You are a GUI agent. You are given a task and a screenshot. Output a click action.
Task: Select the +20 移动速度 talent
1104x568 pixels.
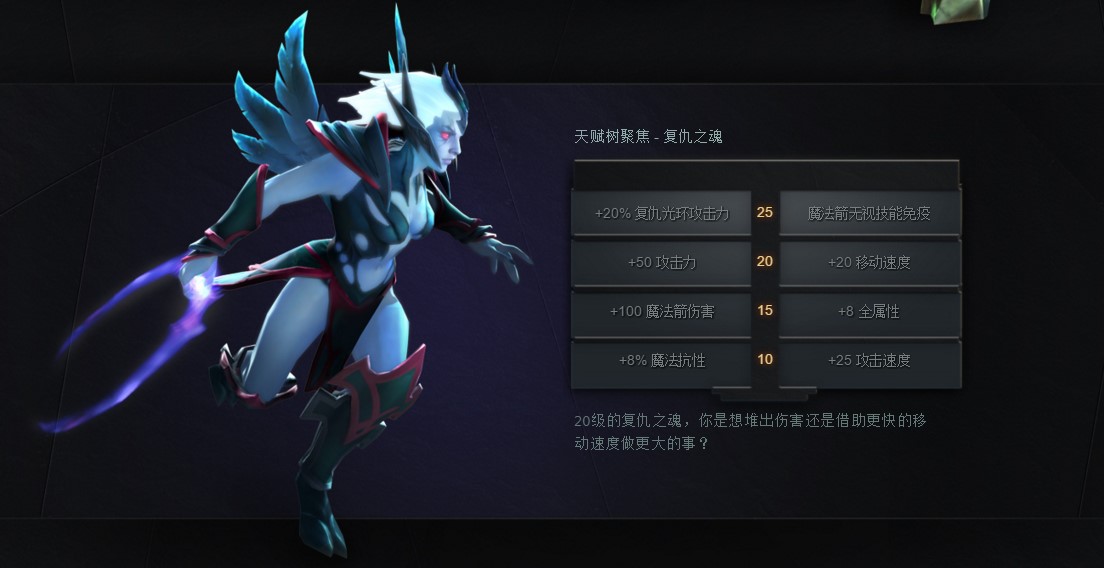pyautogui.click(x=869, y=262)
